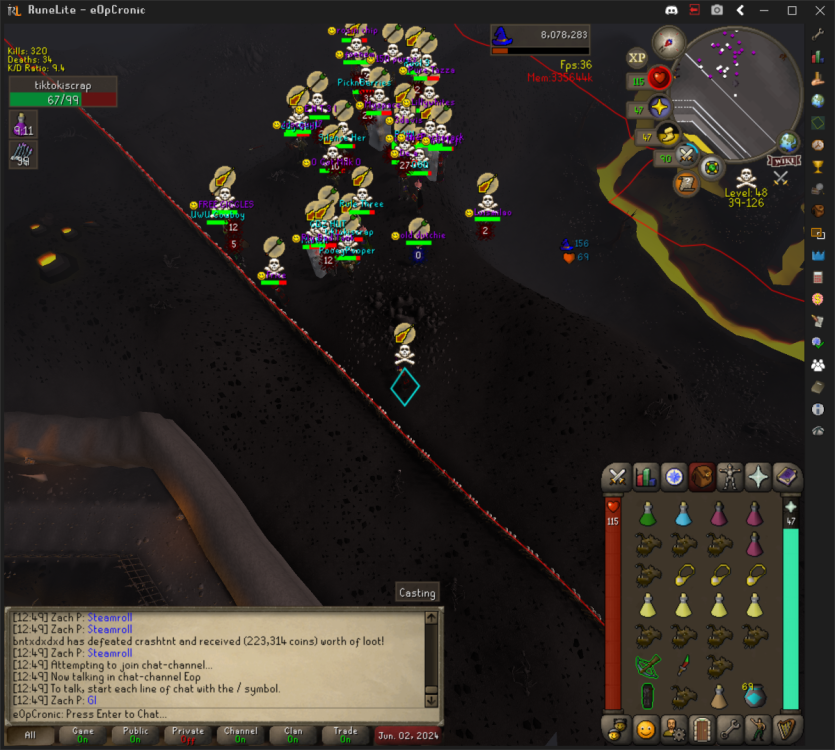Activate the special attack orb

point(686,155)
